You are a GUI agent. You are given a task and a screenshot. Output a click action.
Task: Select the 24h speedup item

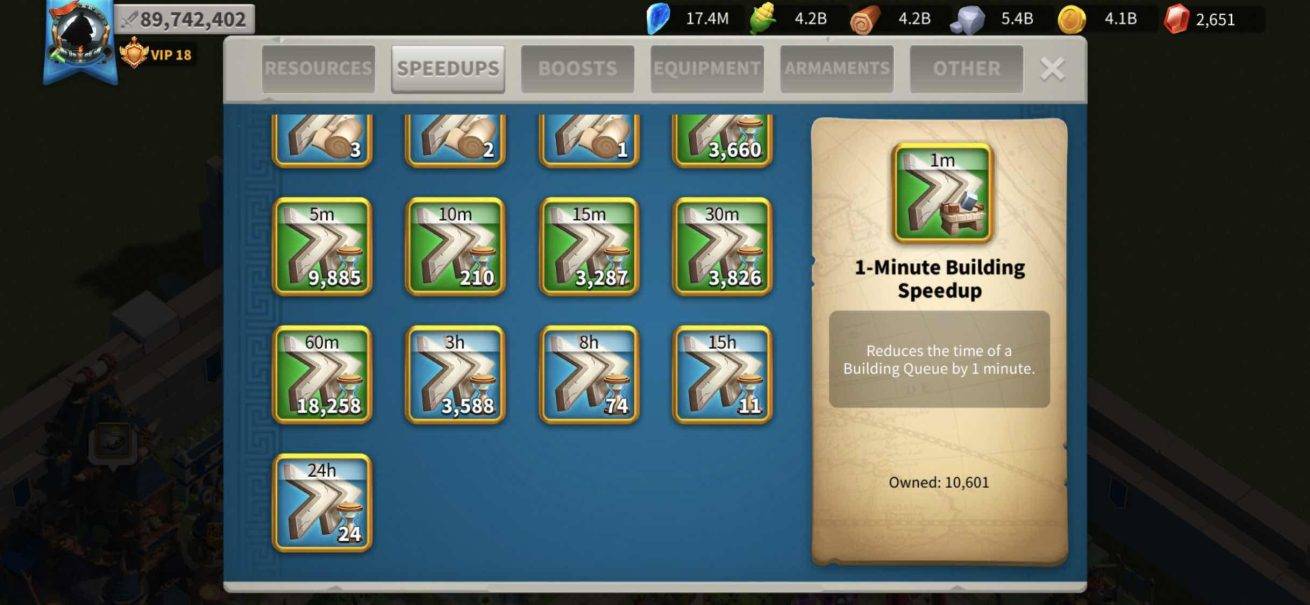tap(322, 502)
